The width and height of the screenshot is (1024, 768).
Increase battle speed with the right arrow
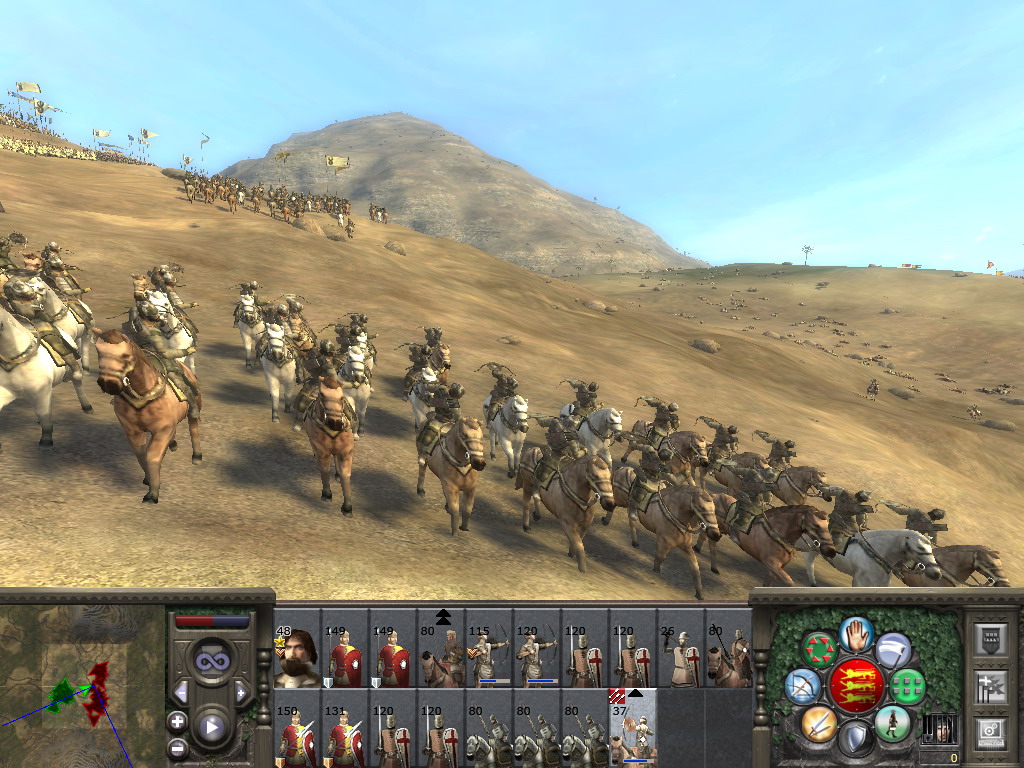[241, 692]
